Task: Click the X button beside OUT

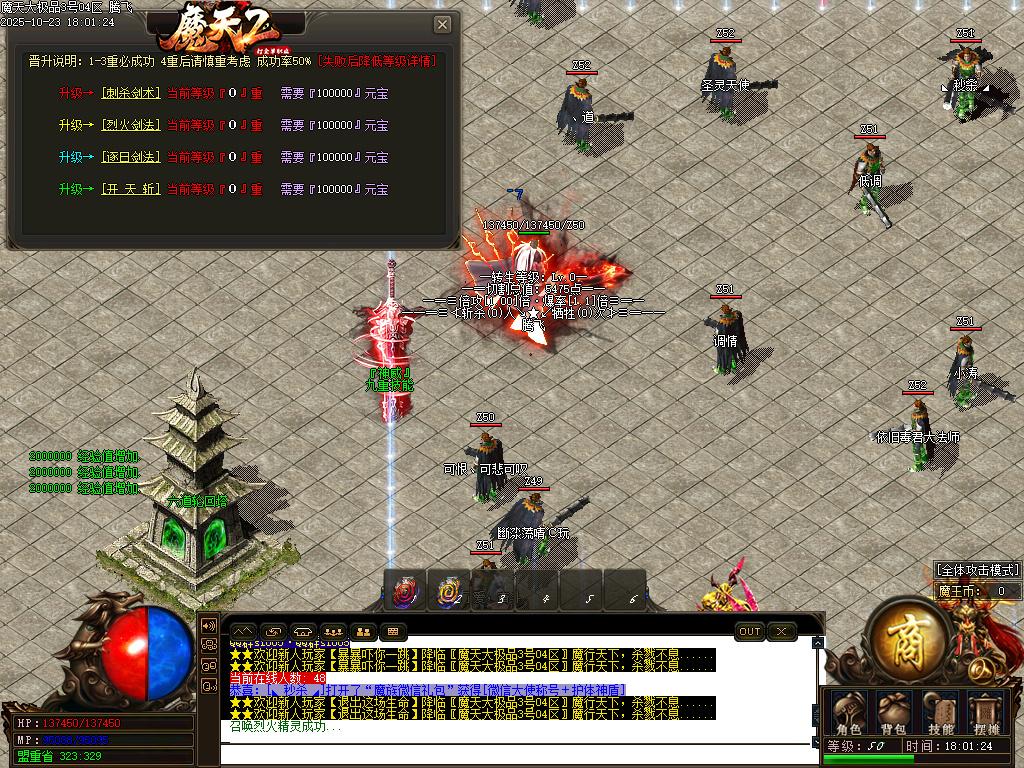Action: click(782, 632)
